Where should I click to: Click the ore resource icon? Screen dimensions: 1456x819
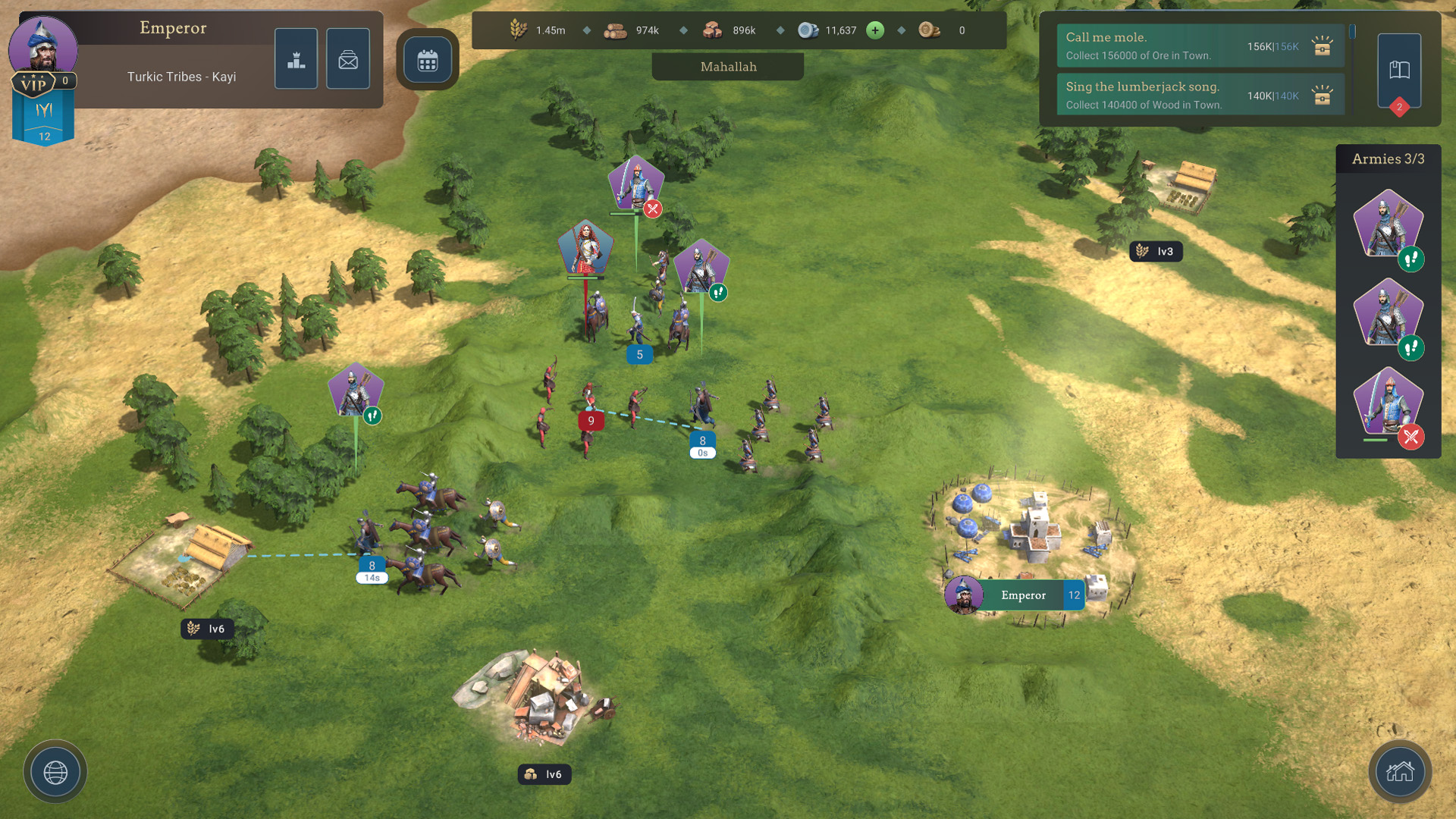click(x=711, y=30)
